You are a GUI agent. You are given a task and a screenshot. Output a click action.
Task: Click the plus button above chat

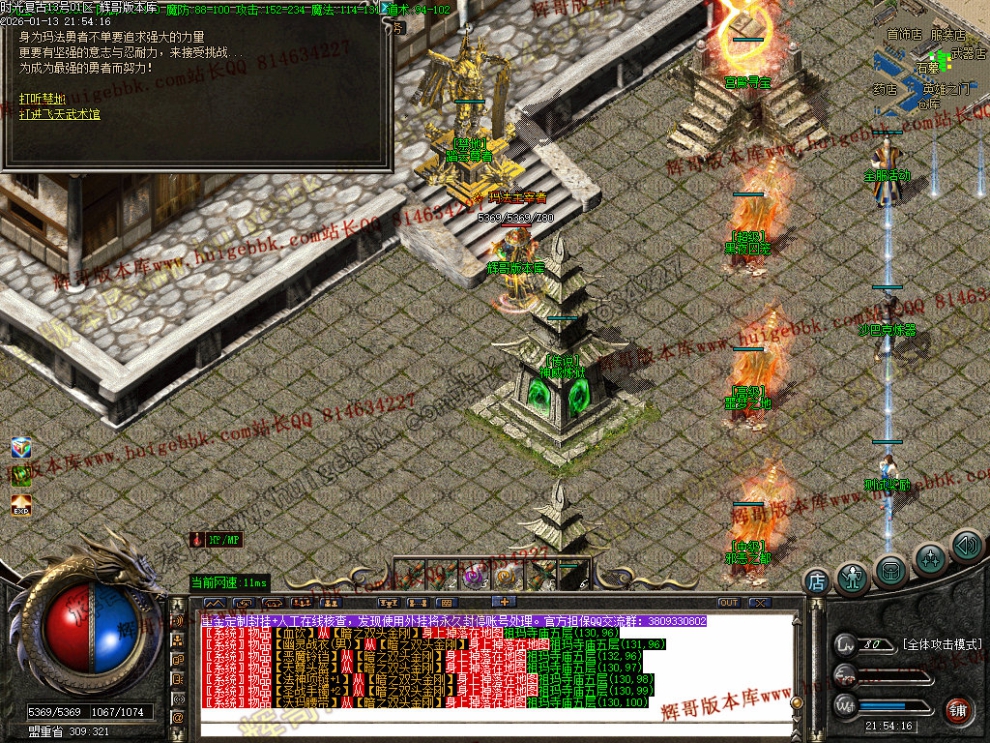[x=505, y=602]
